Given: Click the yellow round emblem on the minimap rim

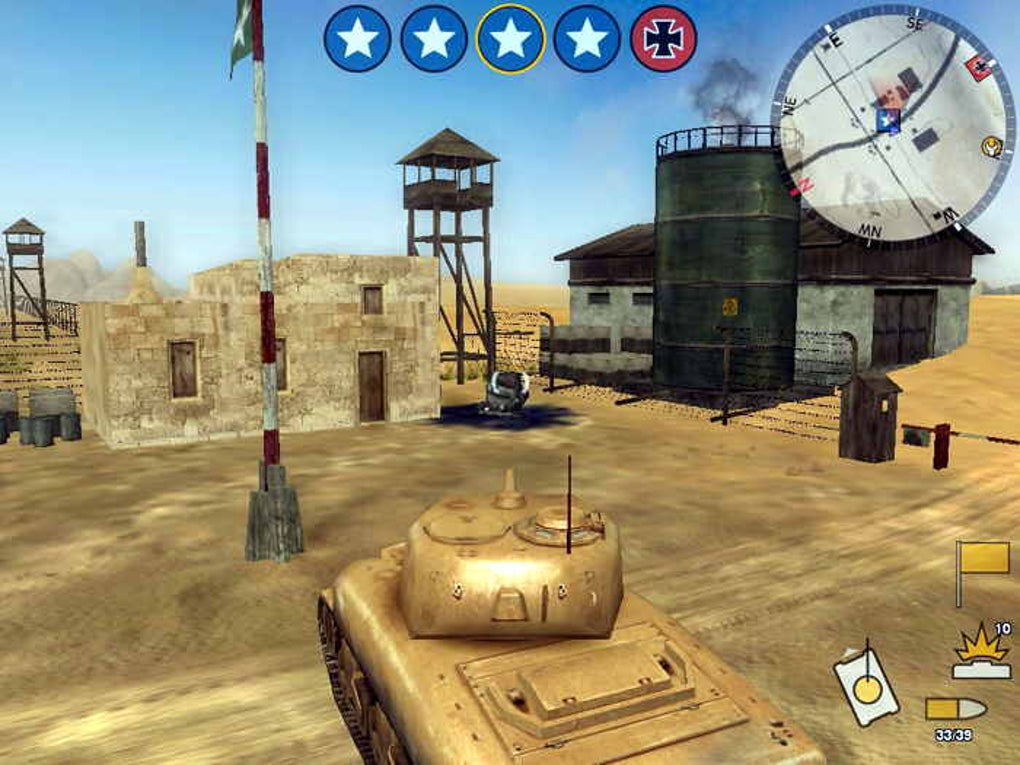Looking at the screenshot, I should pos(992,148).
